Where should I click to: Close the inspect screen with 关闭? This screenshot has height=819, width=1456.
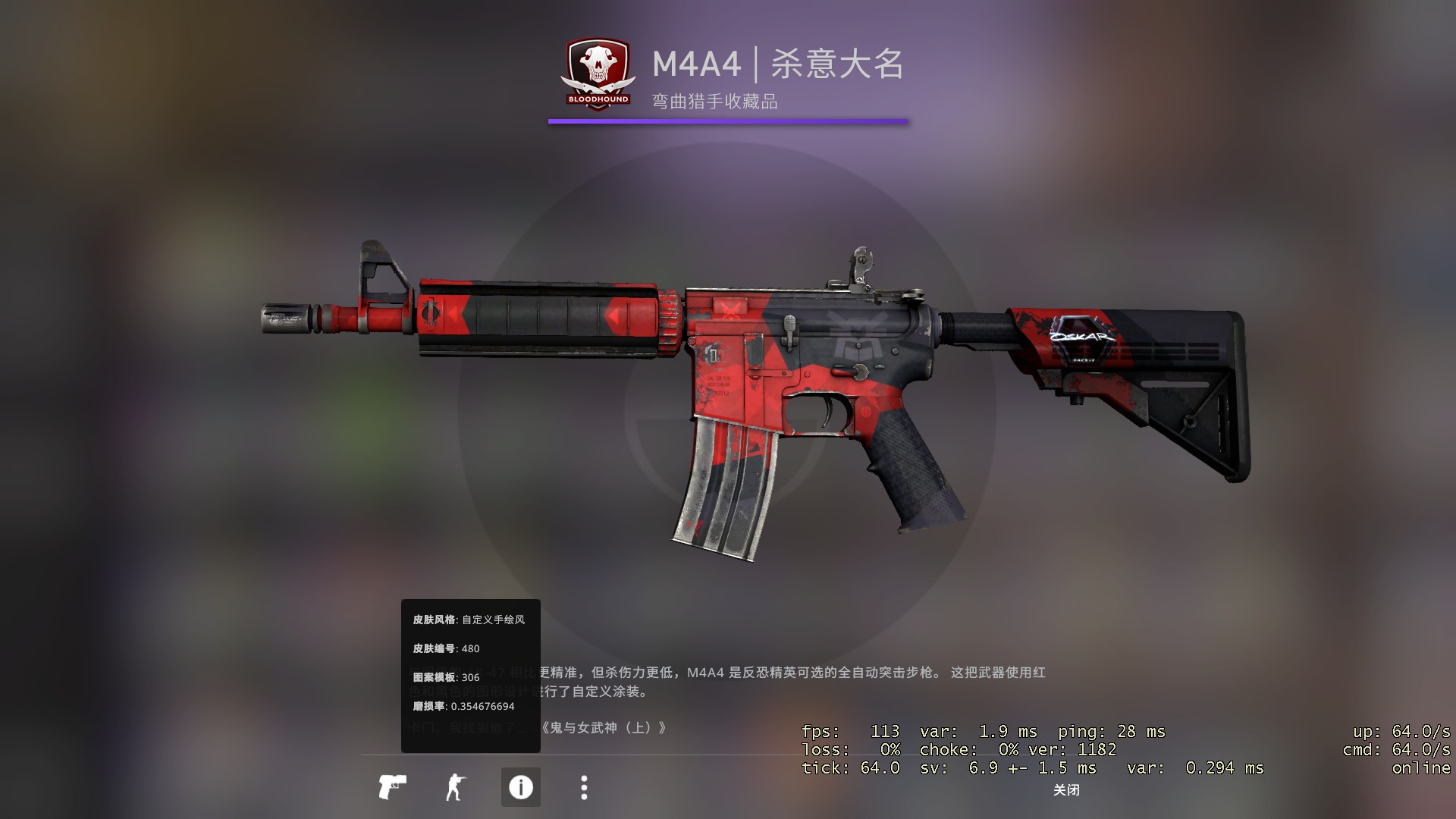click(x=1066, y=790)
